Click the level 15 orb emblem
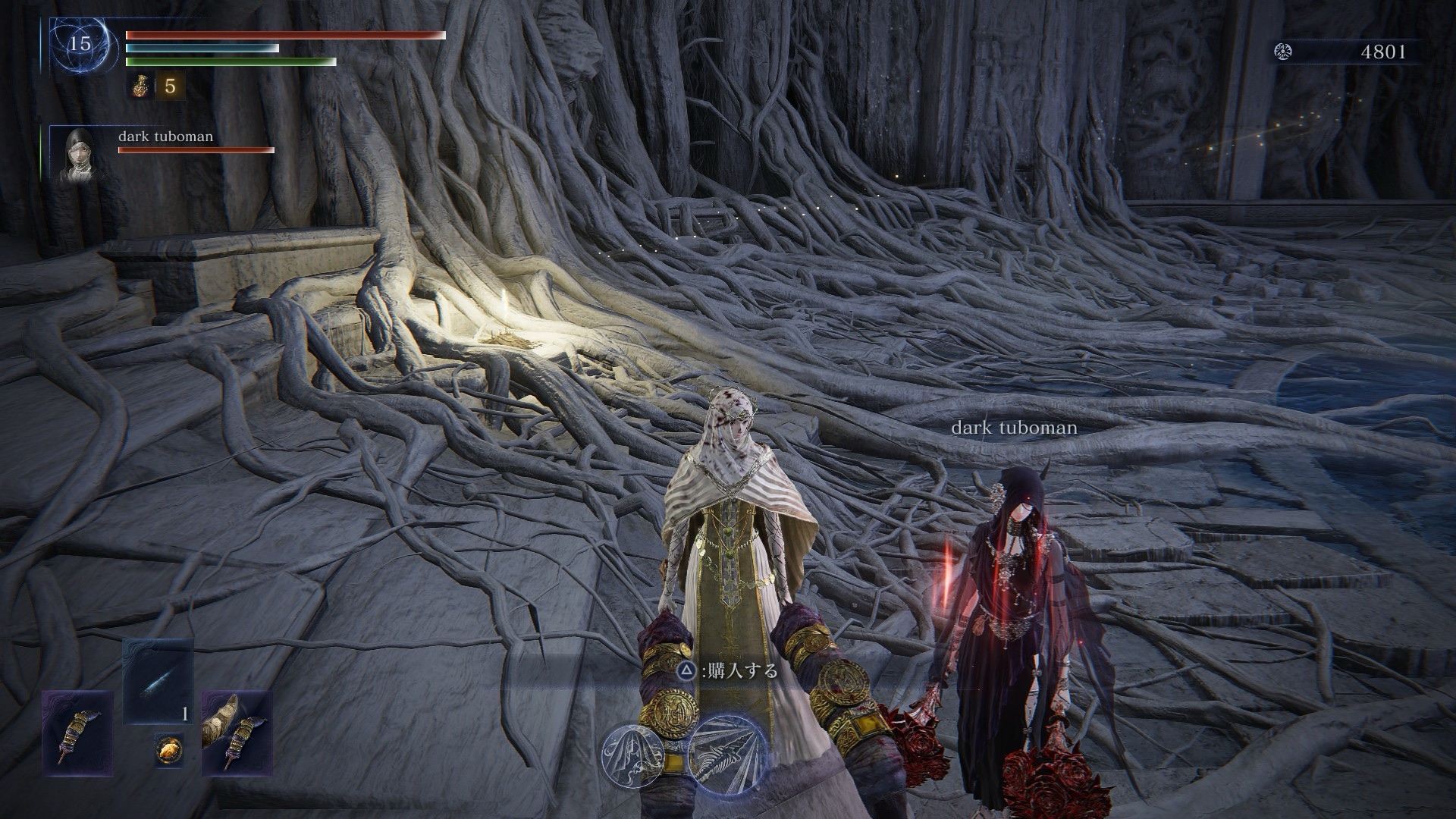 point(80,44)
